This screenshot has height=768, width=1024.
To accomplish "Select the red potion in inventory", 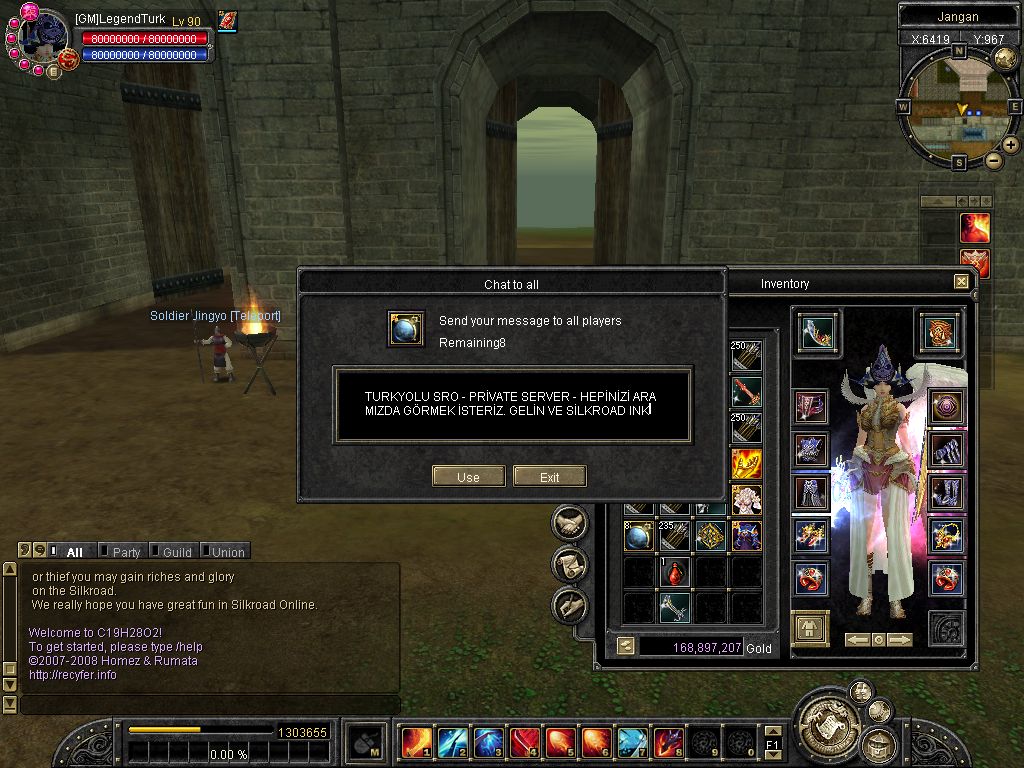I will 674,572.
